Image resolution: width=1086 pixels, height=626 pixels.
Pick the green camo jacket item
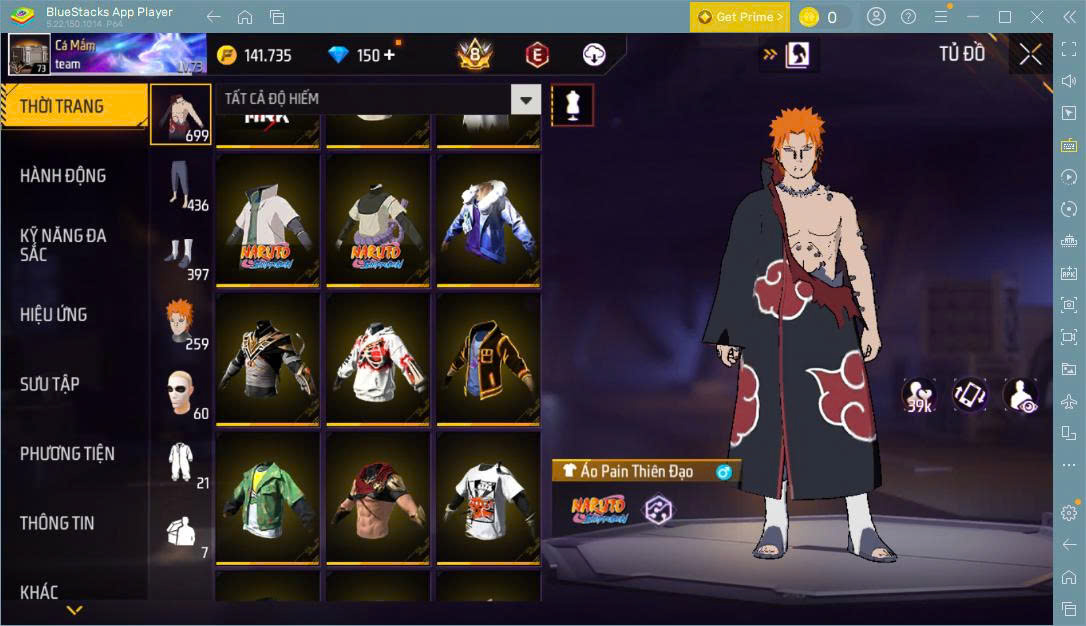coord(265,495)
